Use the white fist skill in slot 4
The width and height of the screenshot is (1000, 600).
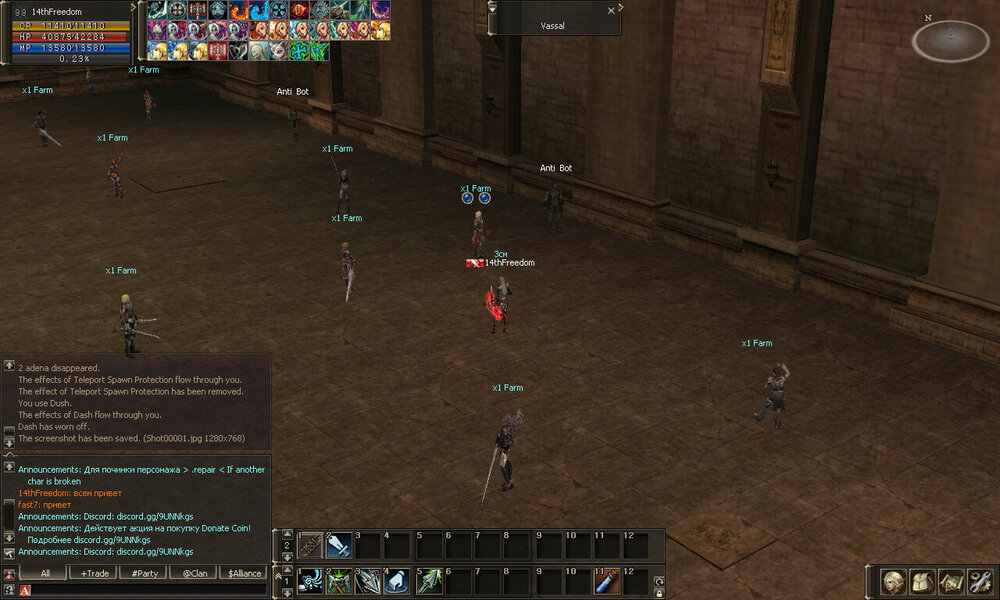(398, 581)
